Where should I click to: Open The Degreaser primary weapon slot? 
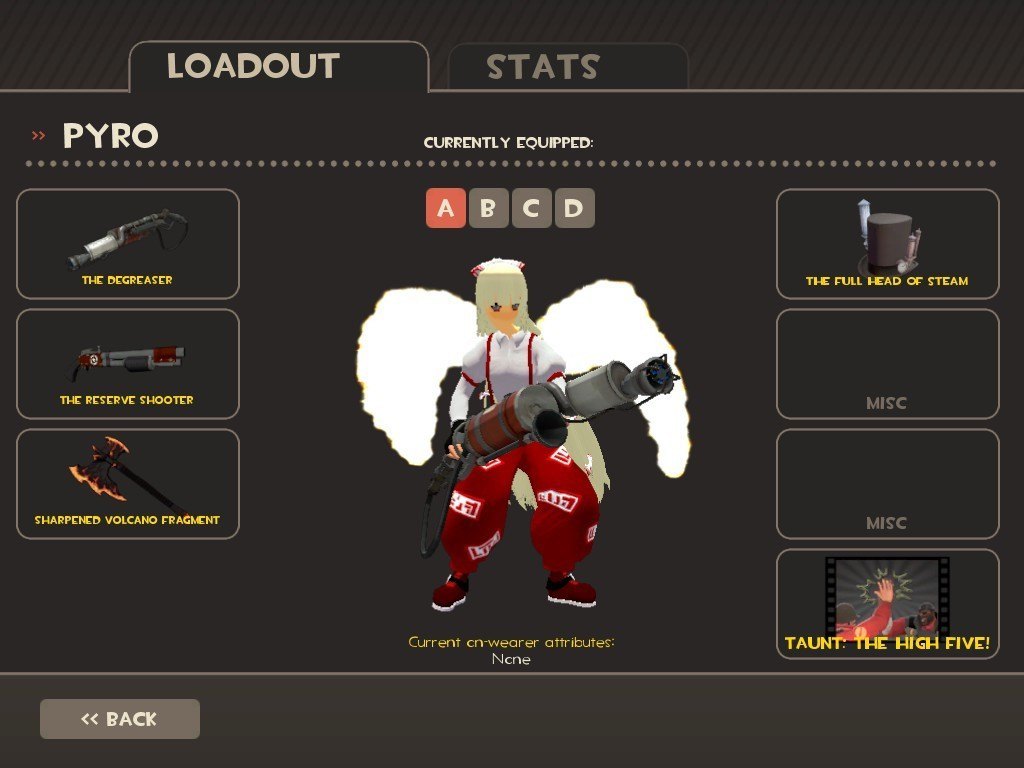(128, 244)
